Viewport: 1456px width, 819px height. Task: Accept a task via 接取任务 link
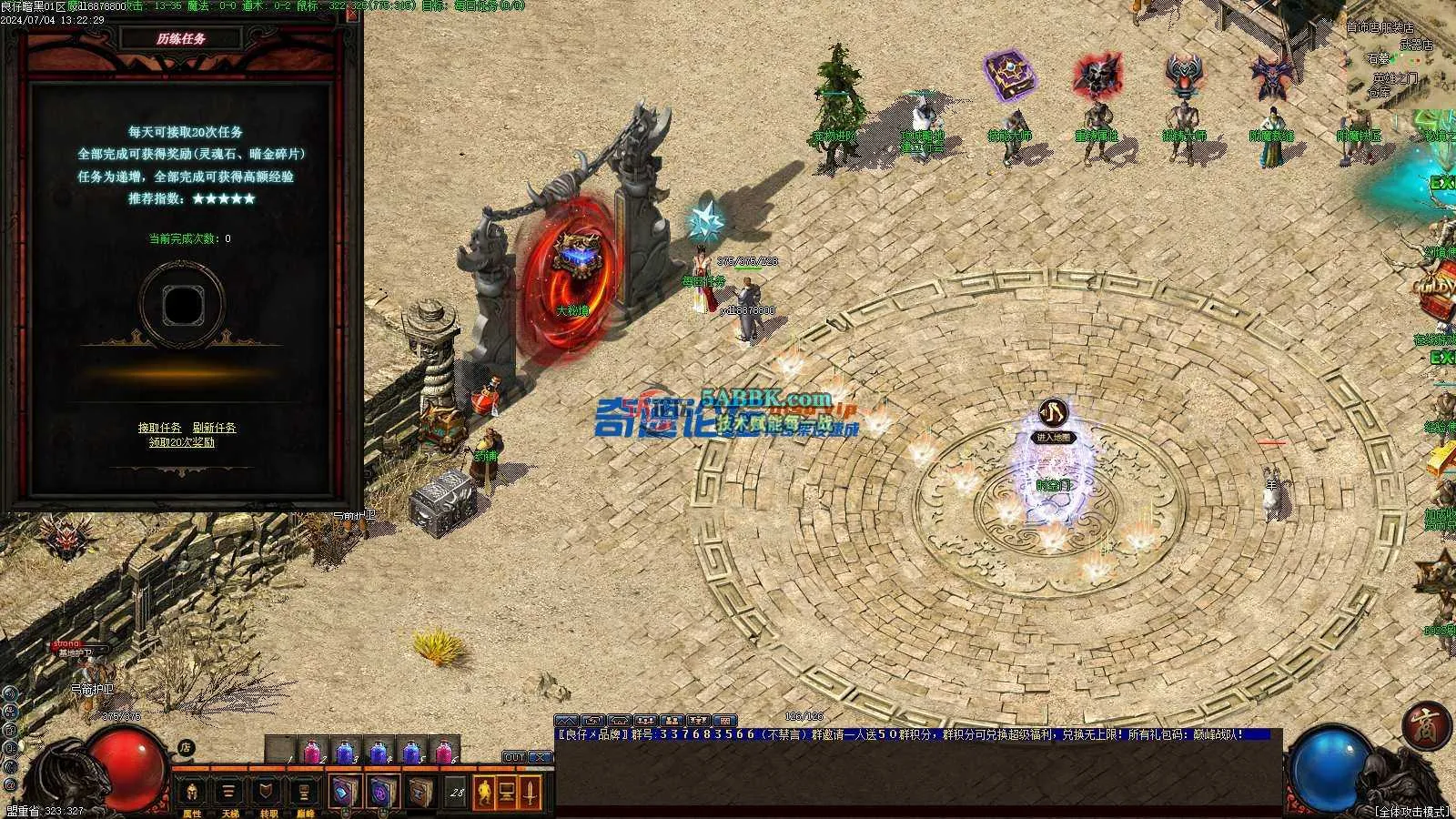[x=159, y=428]
